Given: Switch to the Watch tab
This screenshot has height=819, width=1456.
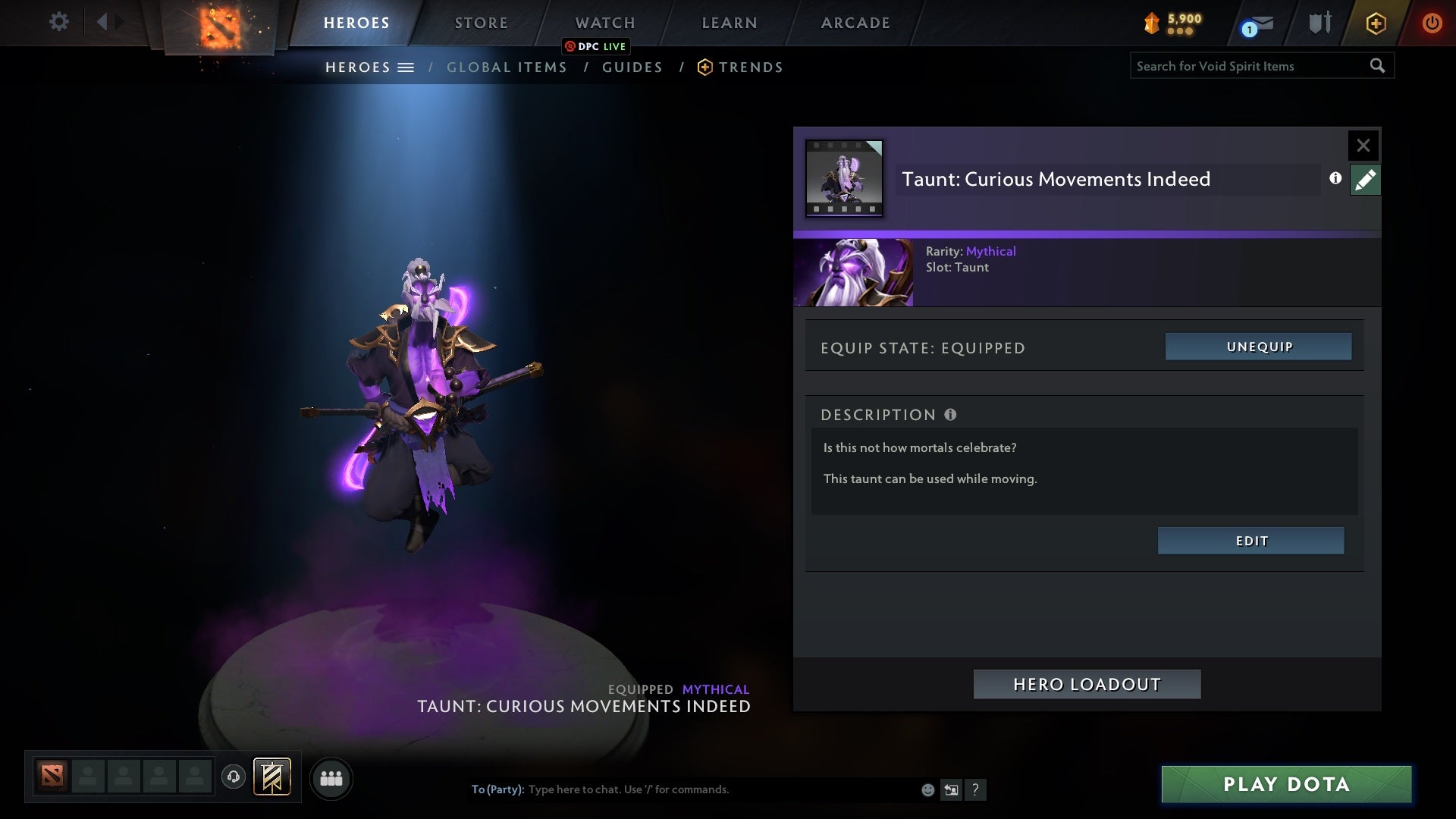Looking at the screenshot, I should (604, 22).
